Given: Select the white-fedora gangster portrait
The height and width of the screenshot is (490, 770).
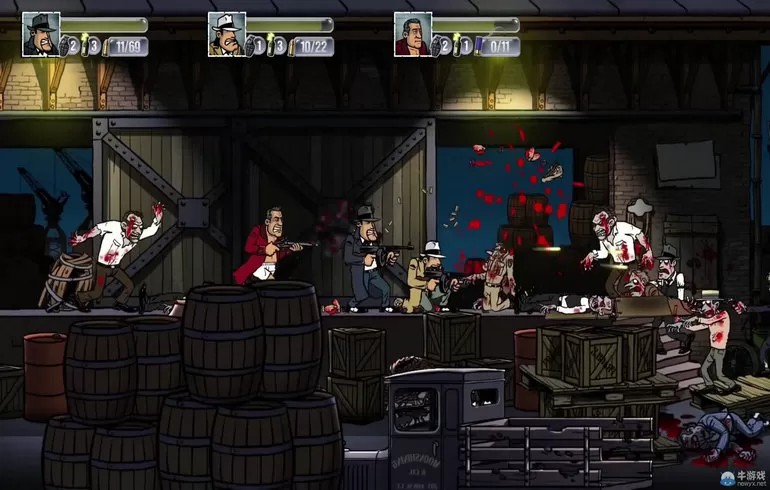Looking at the screenshot, I should (227, 33).
